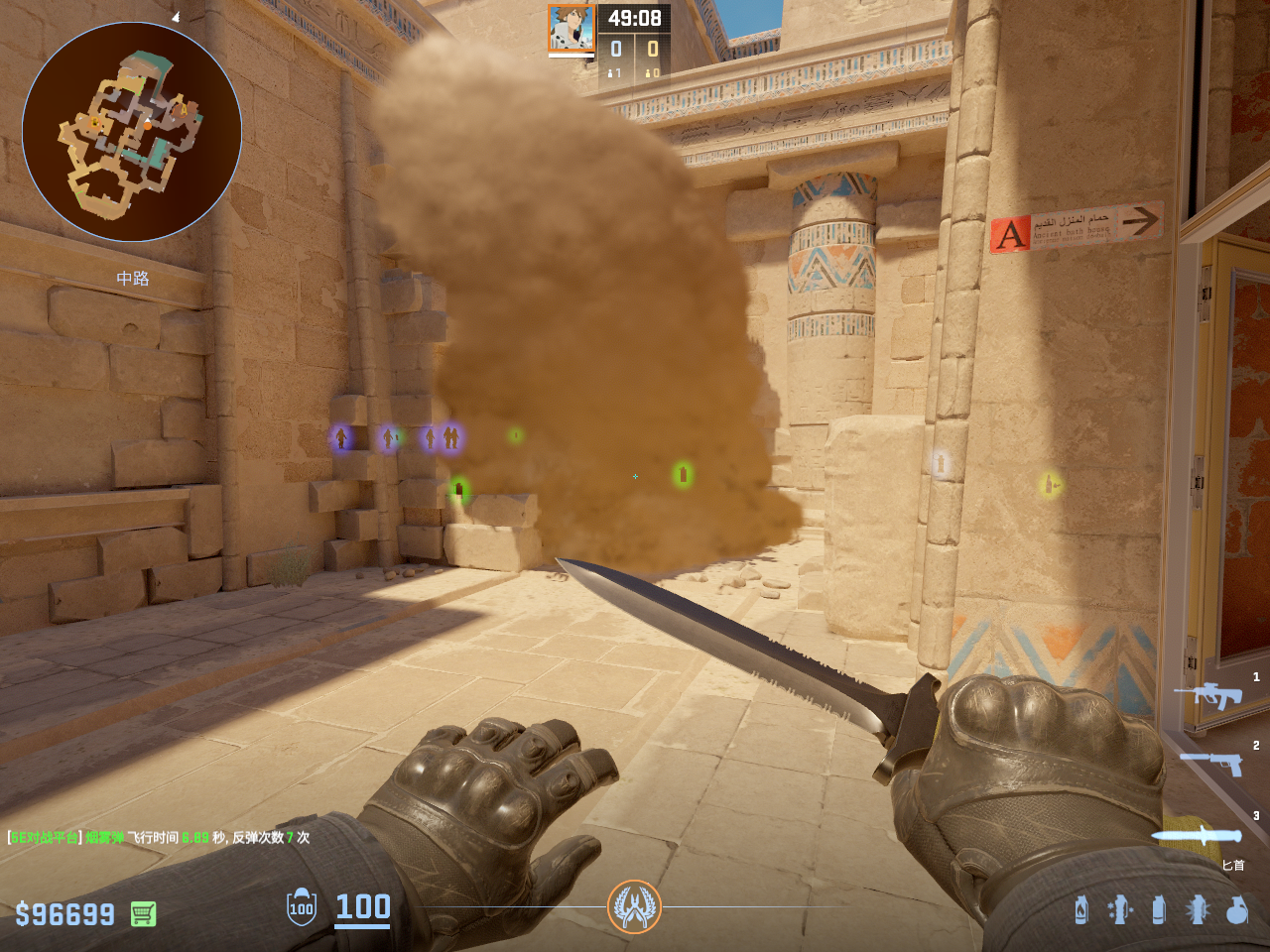Image resolution: width=1270 pixels, height=952 pixels.
Task: Pick the smoke grenade icon
Action: tap(1158, 909)
